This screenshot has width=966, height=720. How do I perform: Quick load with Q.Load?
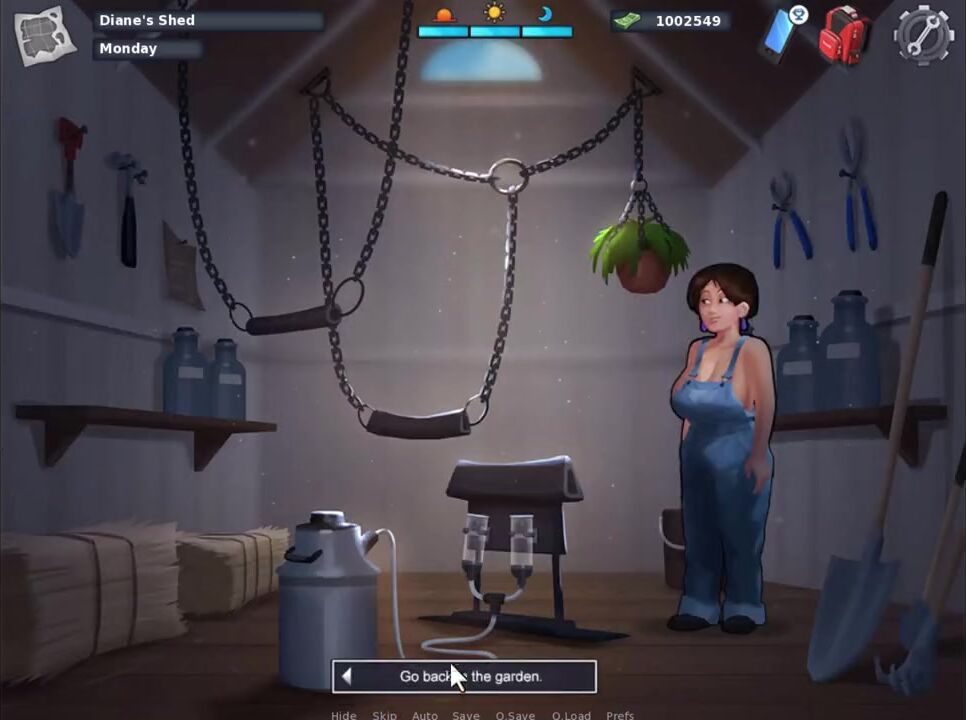pyautogui.click(x=570, y=715)
